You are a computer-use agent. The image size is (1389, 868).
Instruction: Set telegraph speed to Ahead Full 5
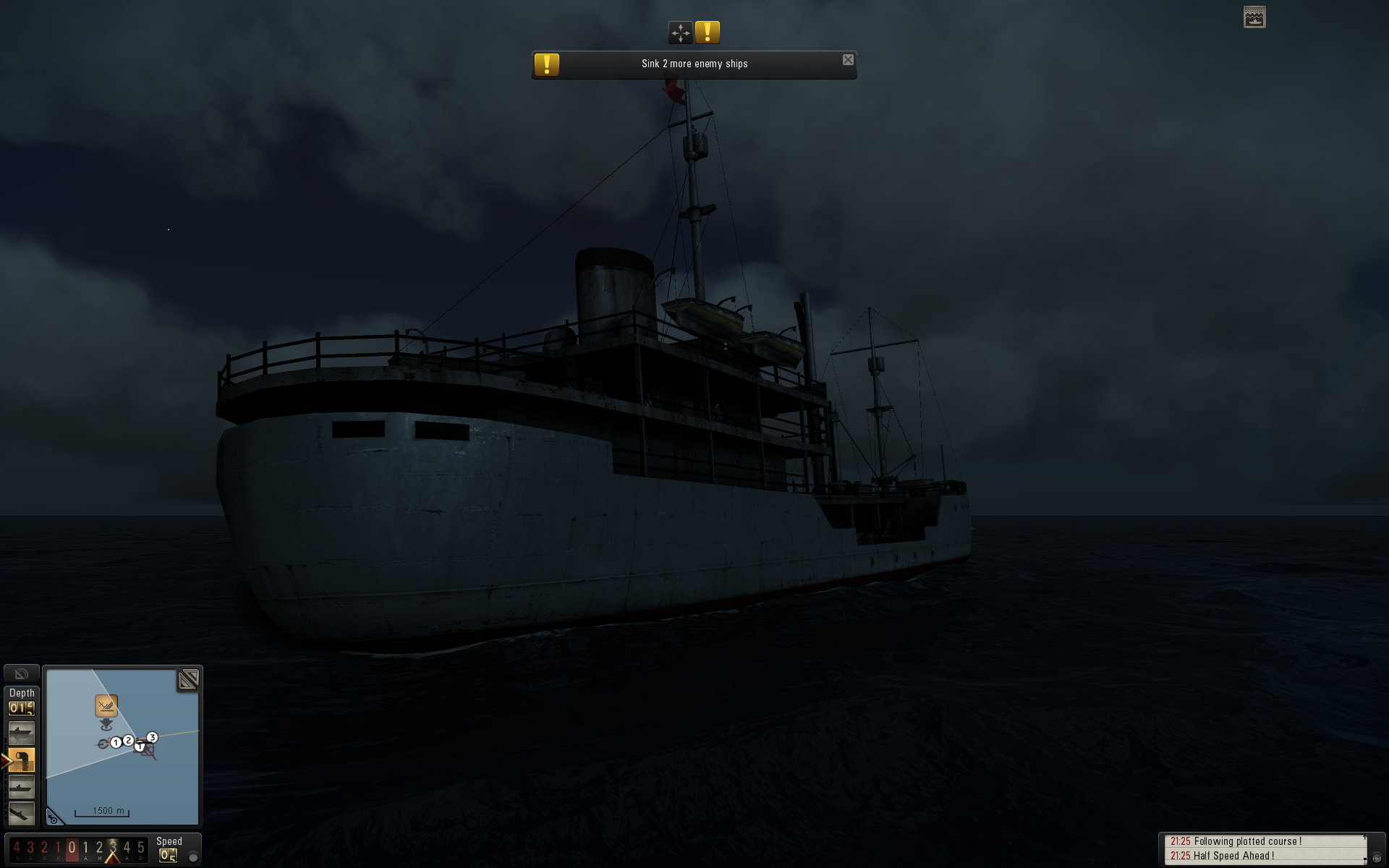click(x=140, y=848)
